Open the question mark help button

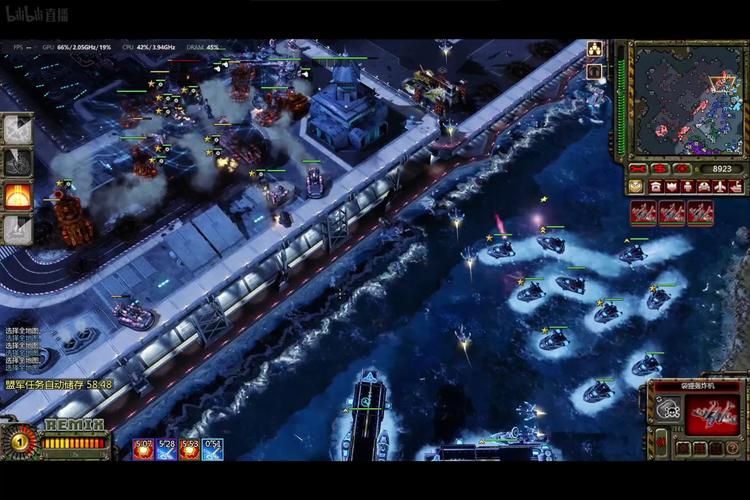pyautogui.click(x=734, y=448)
